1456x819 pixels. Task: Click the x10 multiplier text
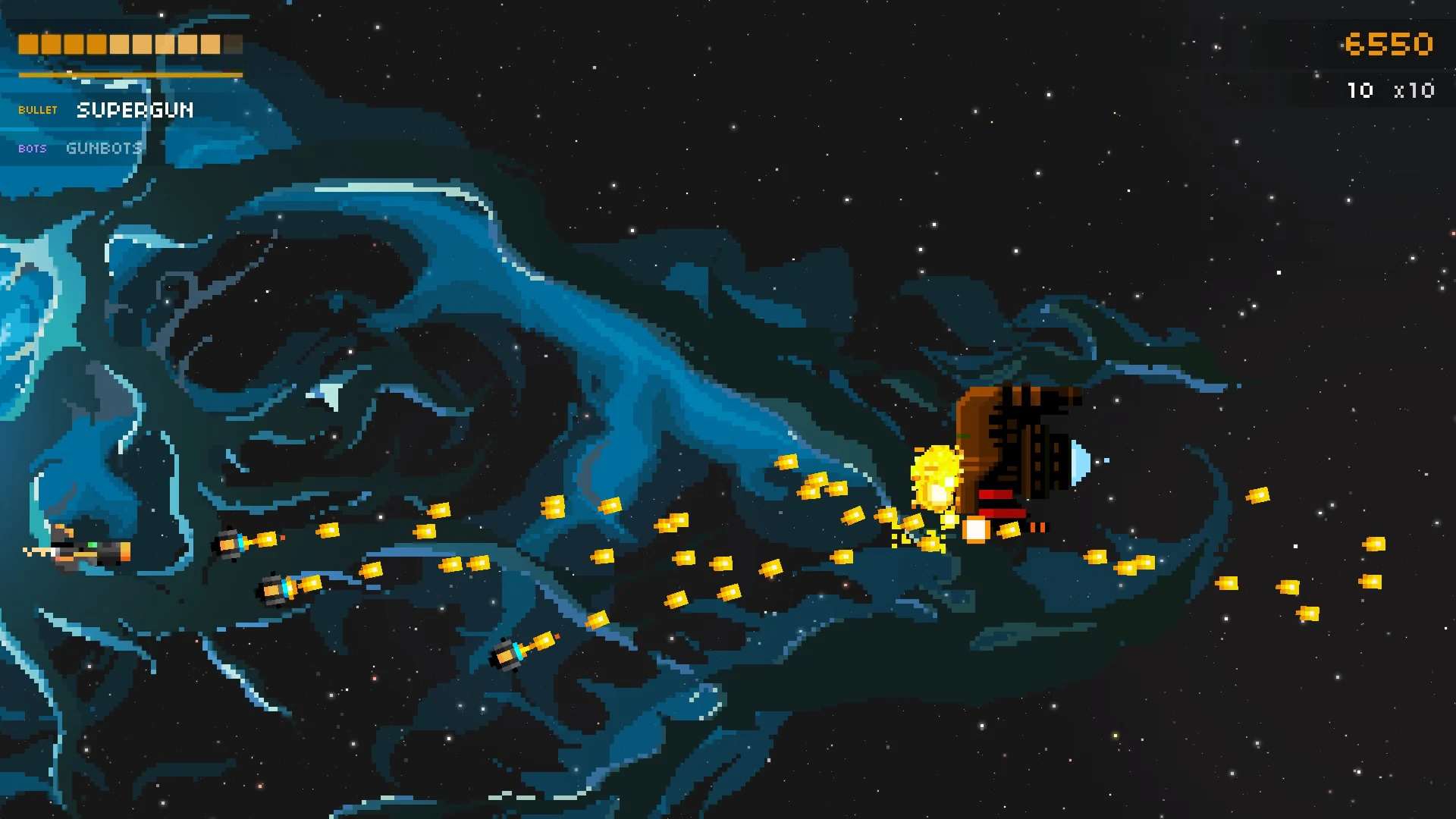pyautogui.click(x=1415, y=90)
